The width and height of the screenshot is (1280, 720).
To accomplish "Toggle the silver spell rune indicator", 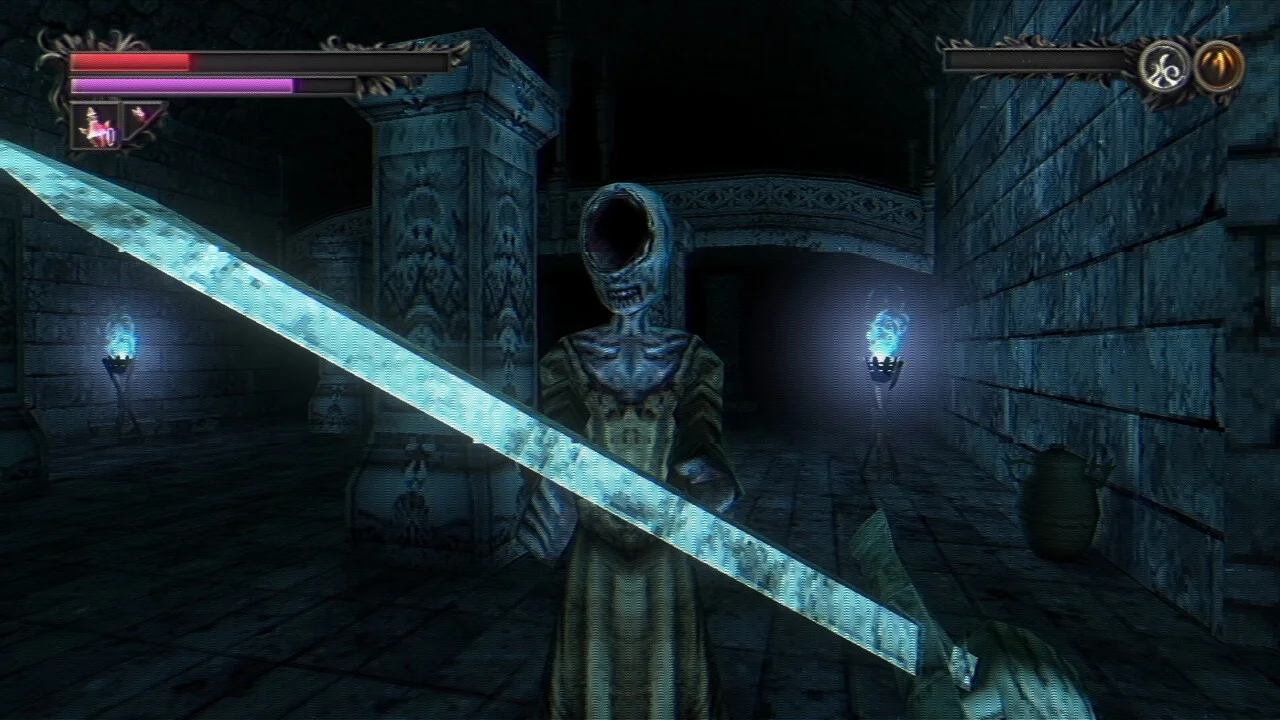I will (1165, 66).
